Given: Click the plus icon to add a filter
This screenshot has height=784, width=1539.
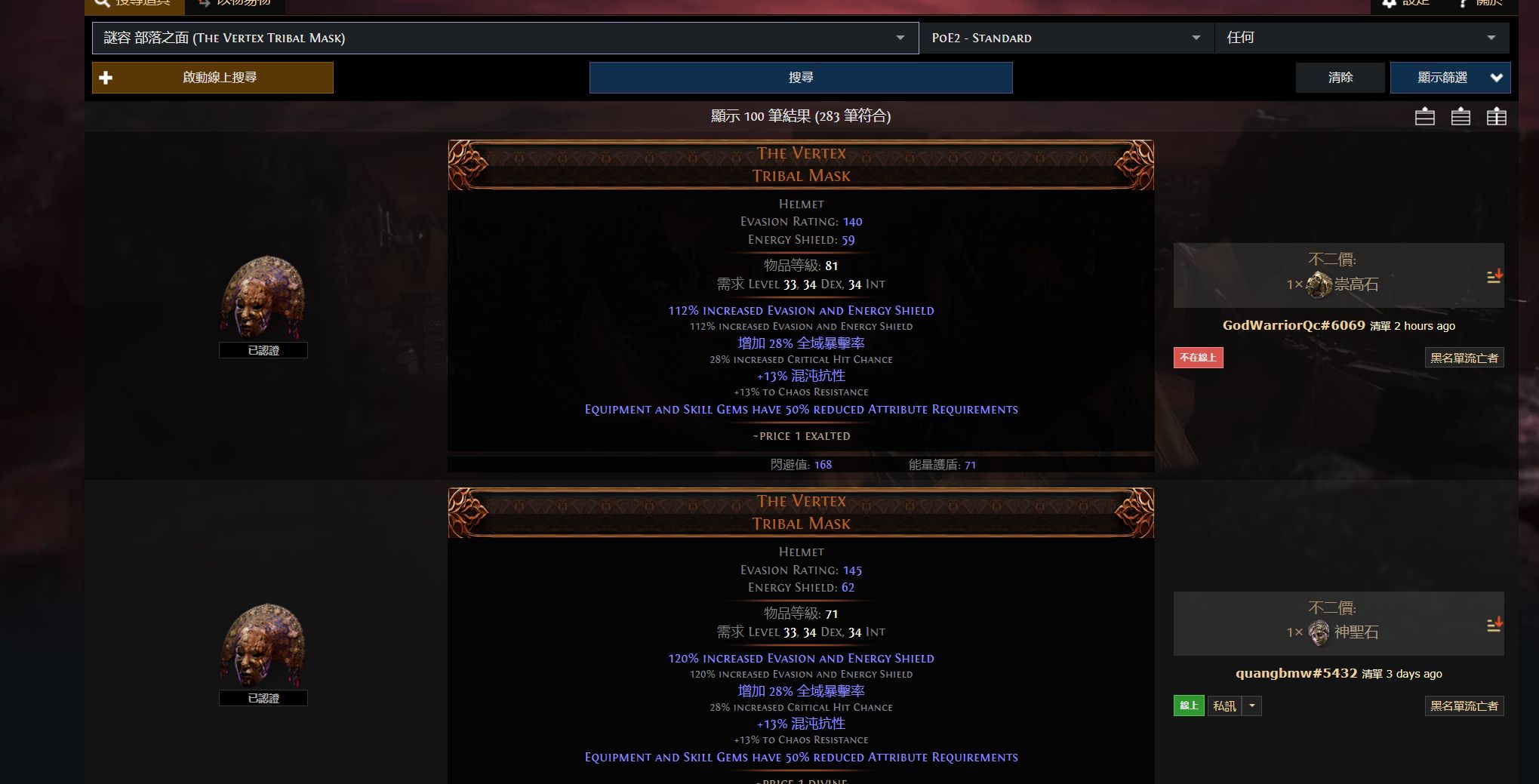Looking at the screenshot, I should coord(106,77).
